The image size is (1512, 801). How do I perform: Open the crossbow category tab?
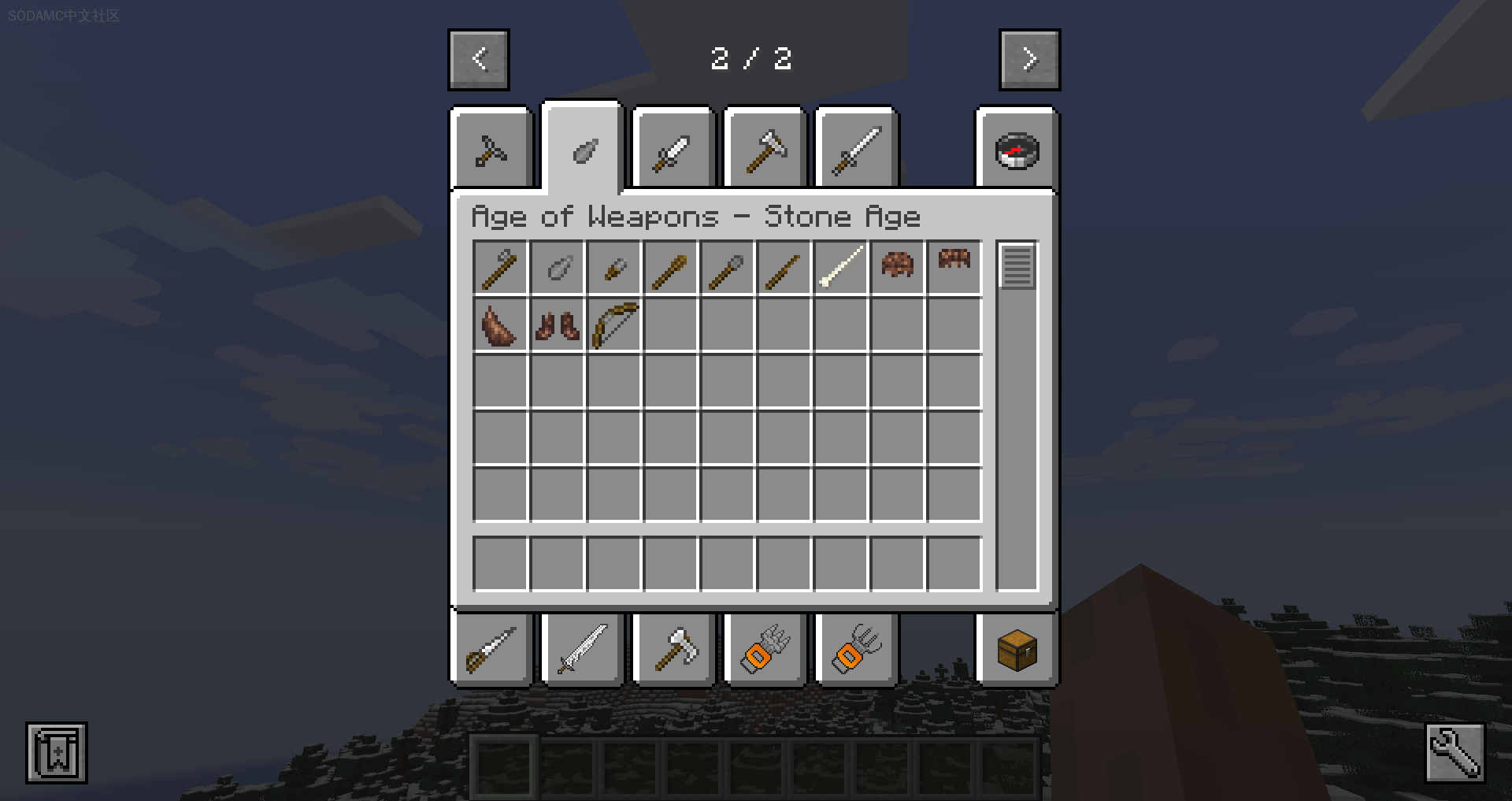tap(491, 150)
